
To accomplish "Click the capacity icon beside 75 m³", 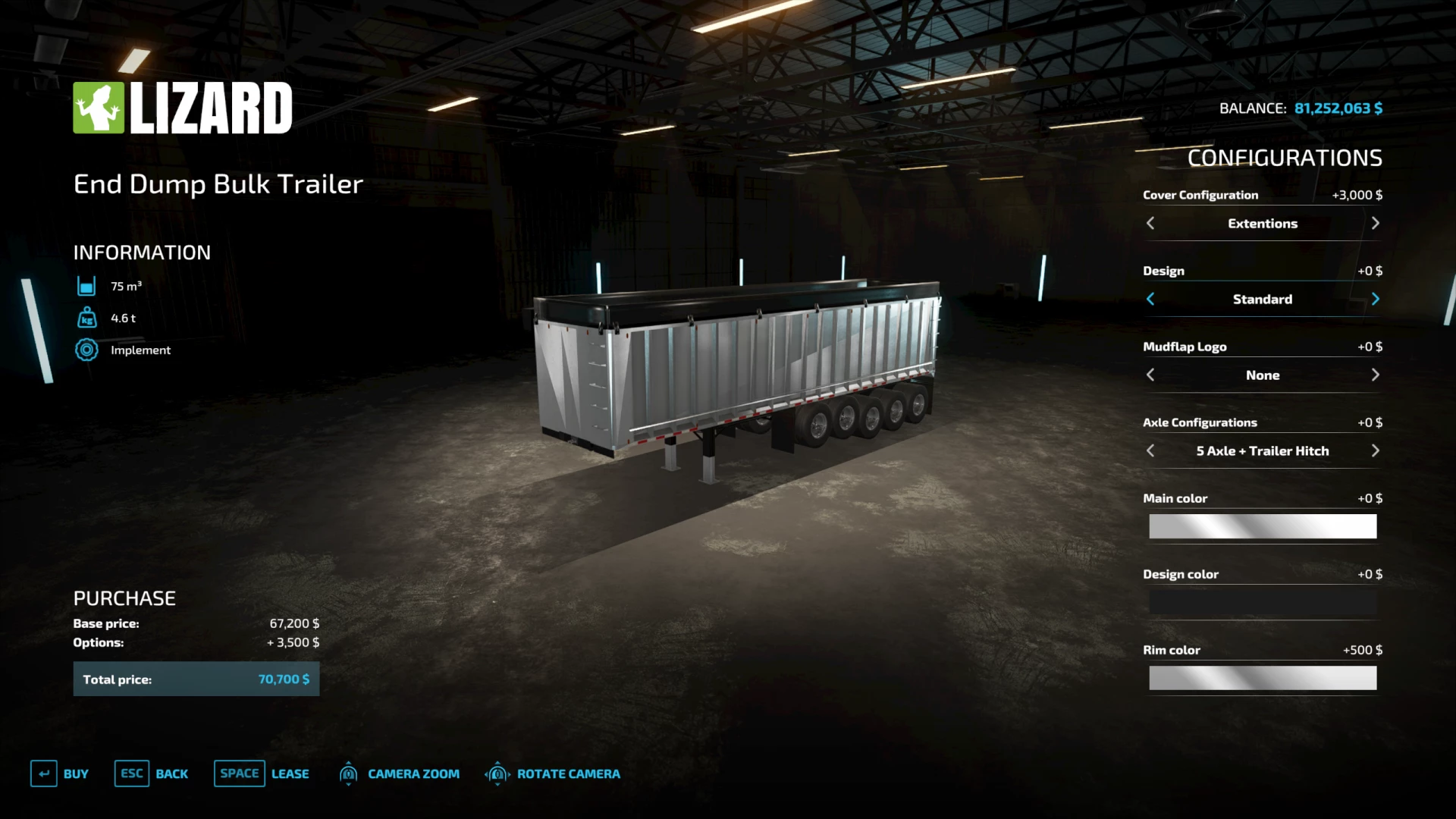I will 86,286.
